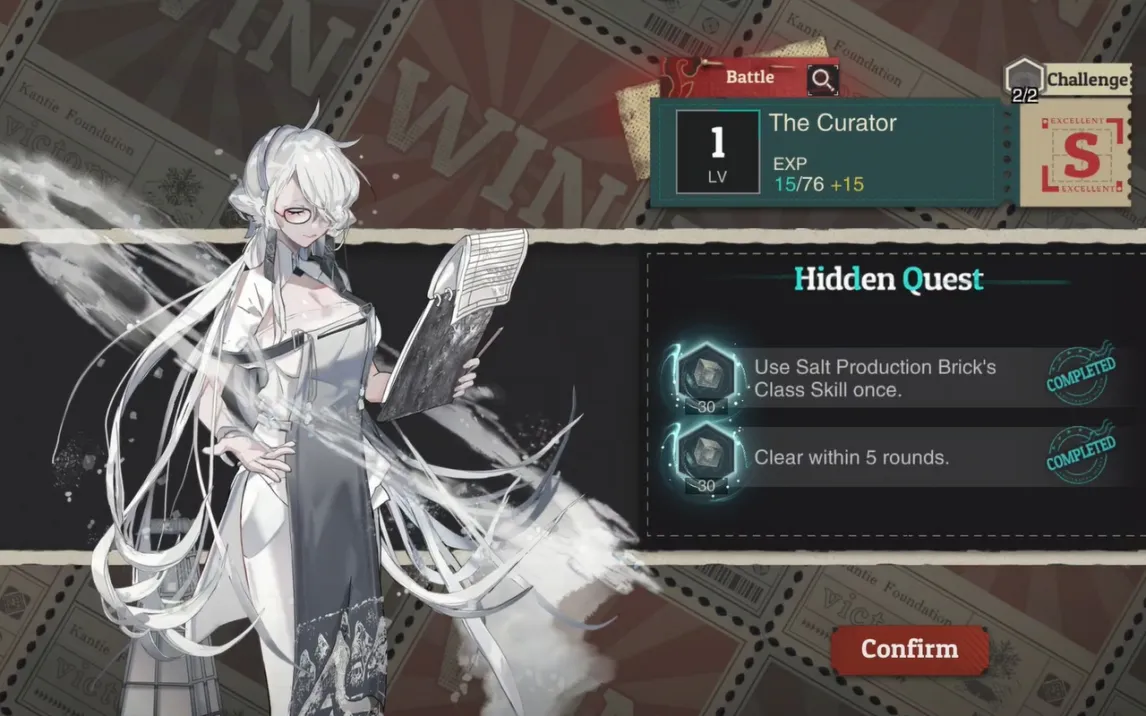Select the Battle tab label
The height and width of the screenshot is (716, 1146).
(750, 77)
